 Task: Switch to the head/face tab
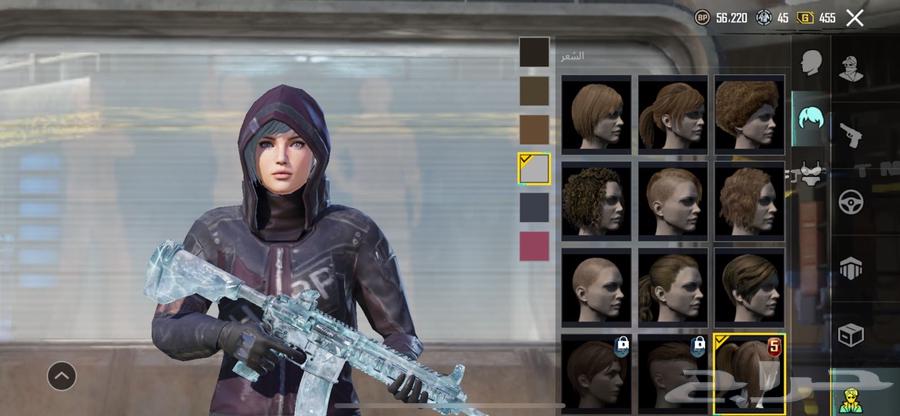pyautogui.click(x=810, y=64)
